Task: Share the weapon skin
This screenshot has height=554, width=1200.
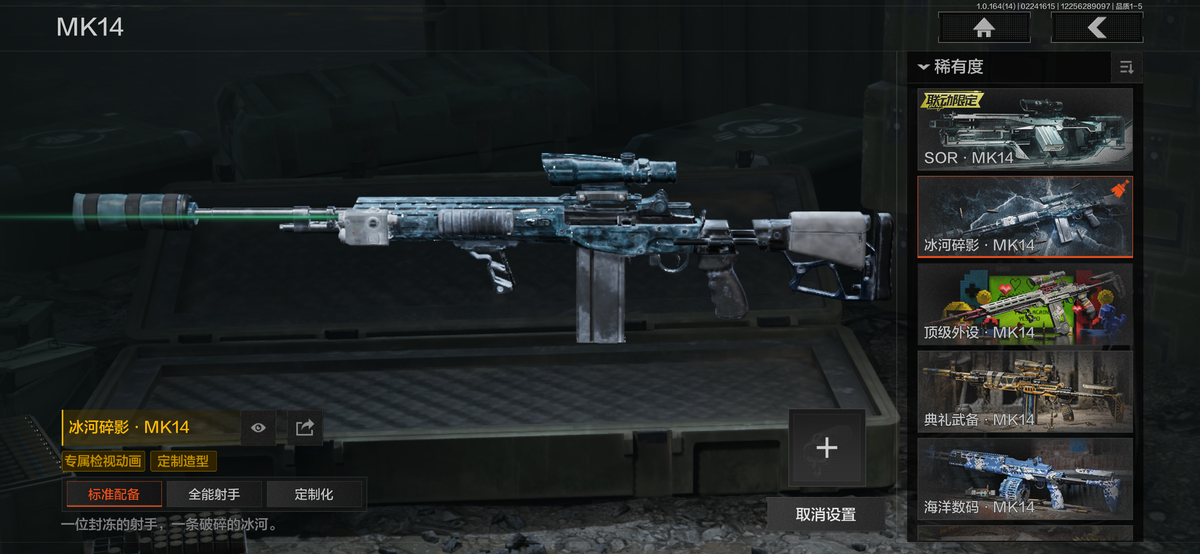Action: [x=305, y=428]
